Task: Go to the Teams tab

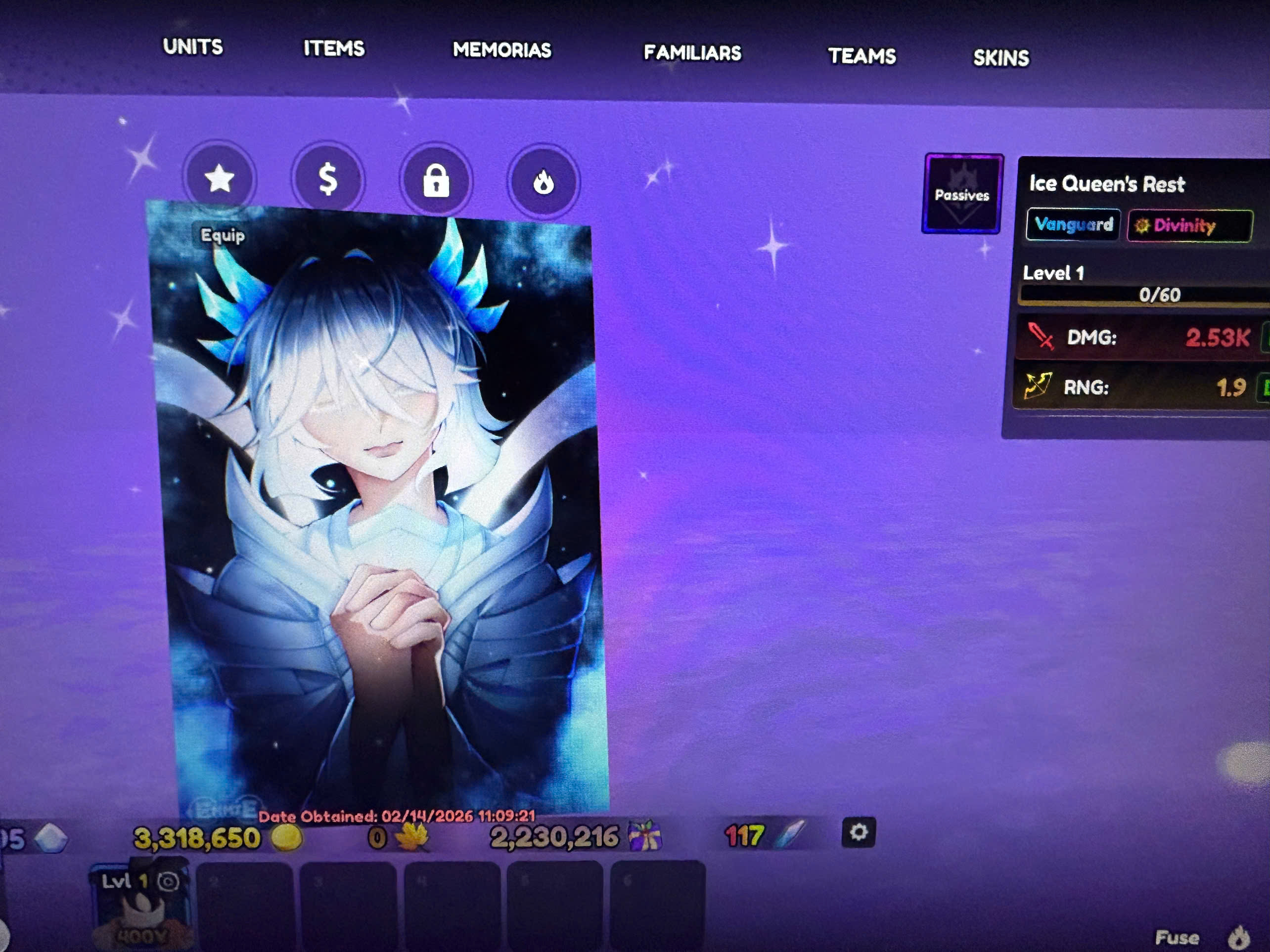Action: (861, 56)
